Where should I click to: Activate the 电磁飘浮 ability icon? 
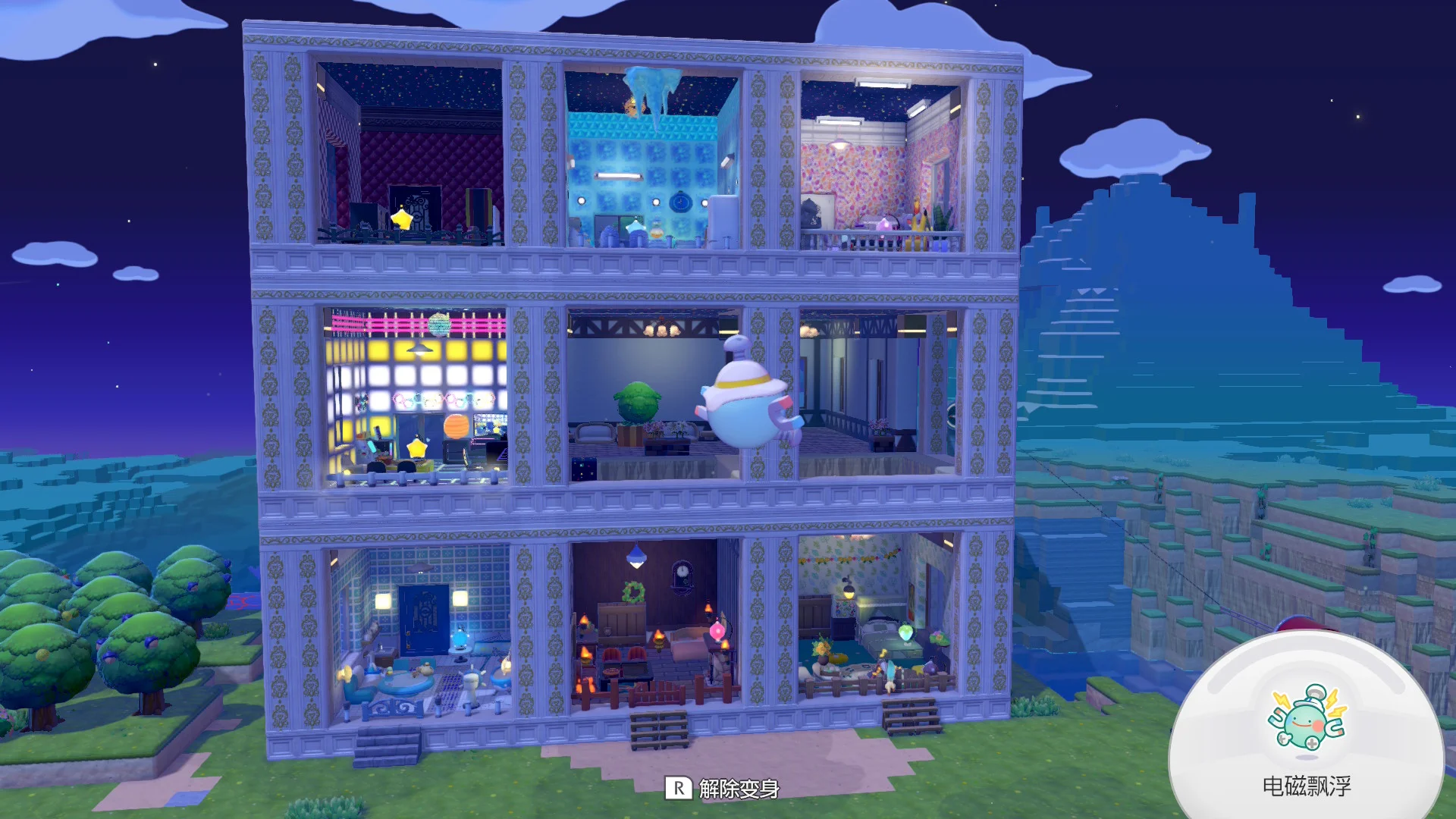tap(1306, 719)
